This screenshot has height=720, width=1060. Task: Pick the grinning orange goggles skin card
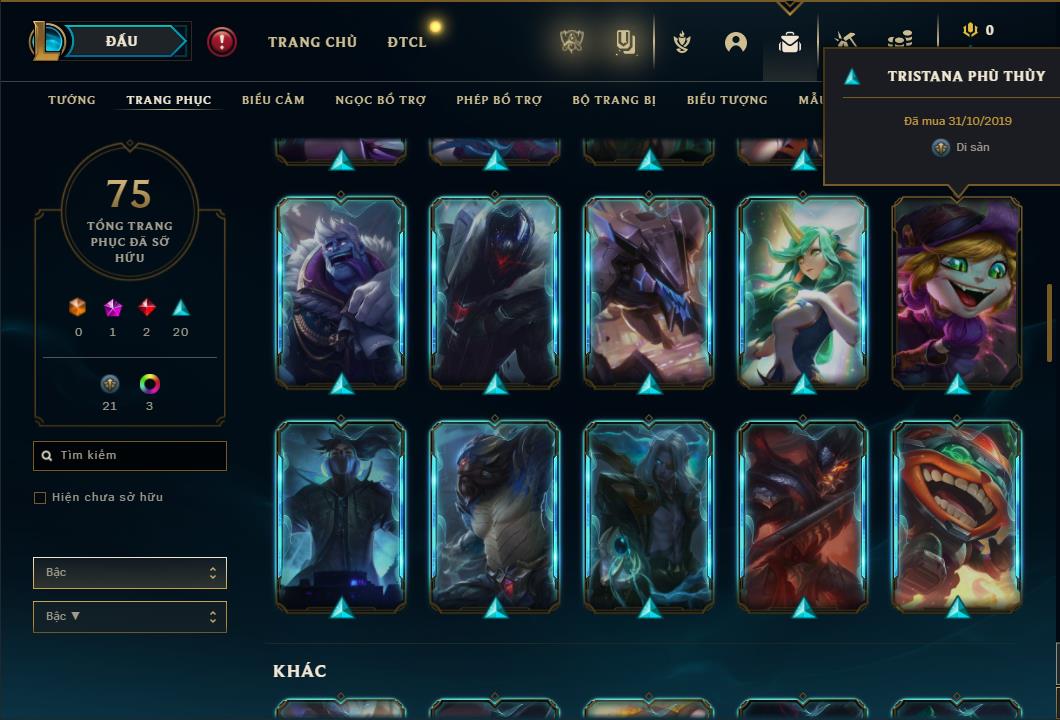point(957,516)
